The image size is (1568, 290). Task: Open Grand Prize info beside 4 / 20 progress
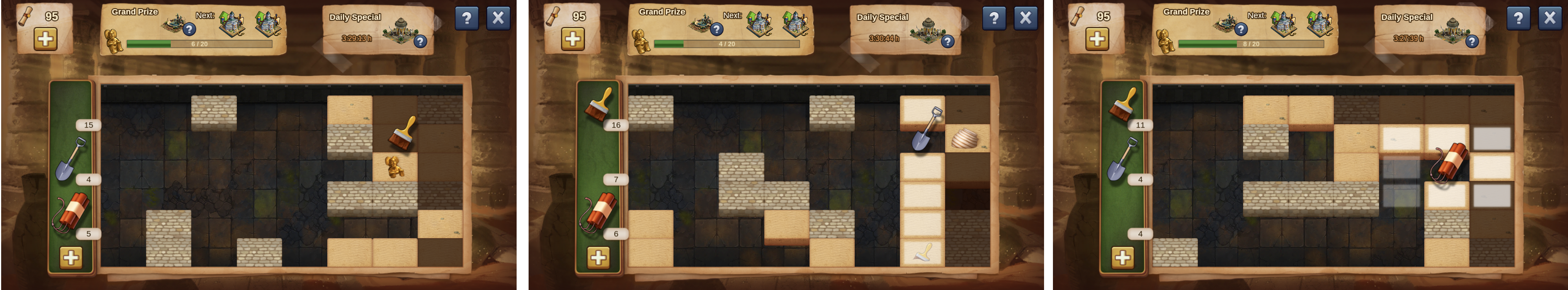coord(716,29)
